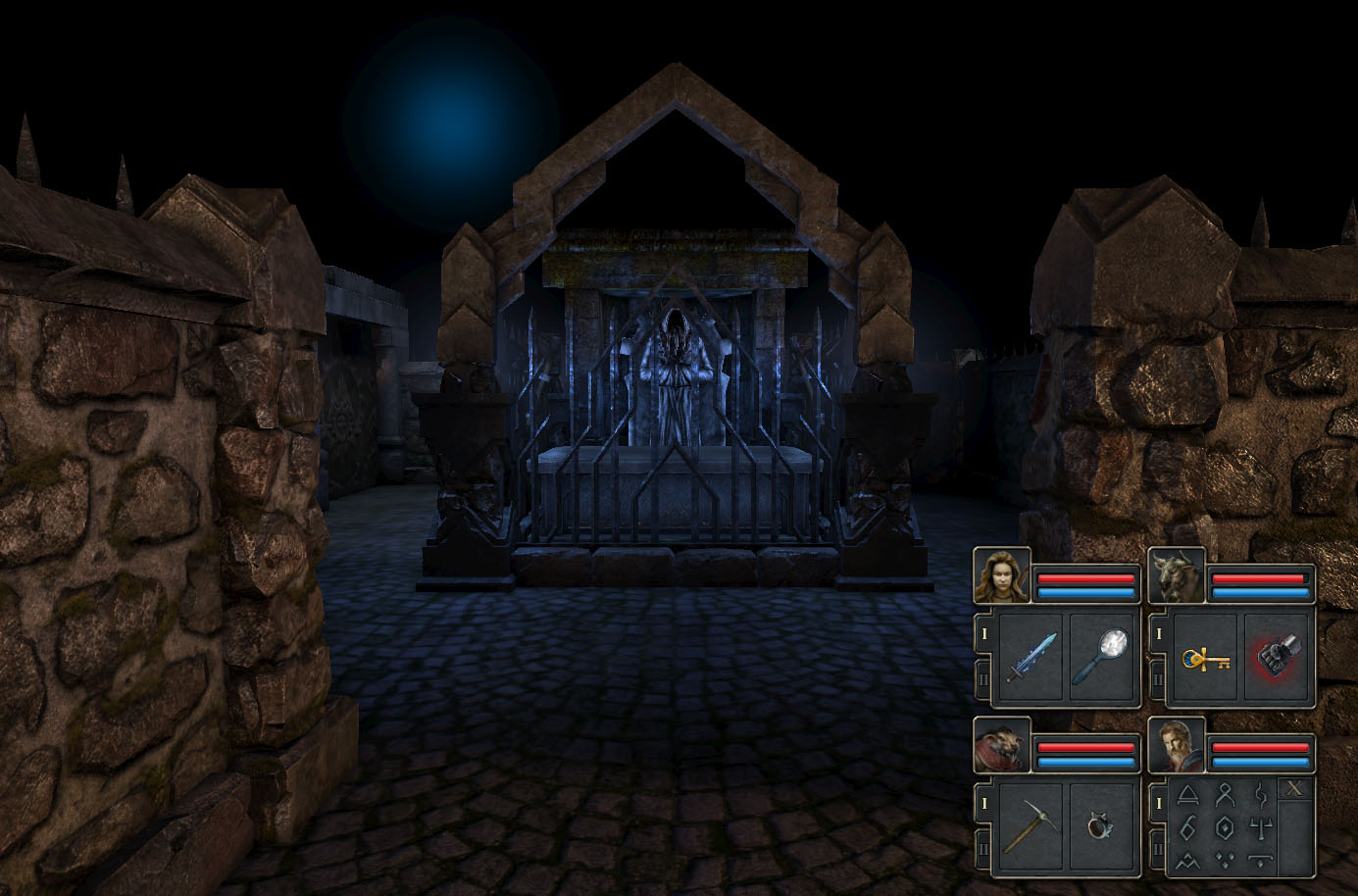The width and height of the screenshot is (1358, 896).
Task: Switch the mage to weapon set II
Action: pos(1158,847)
